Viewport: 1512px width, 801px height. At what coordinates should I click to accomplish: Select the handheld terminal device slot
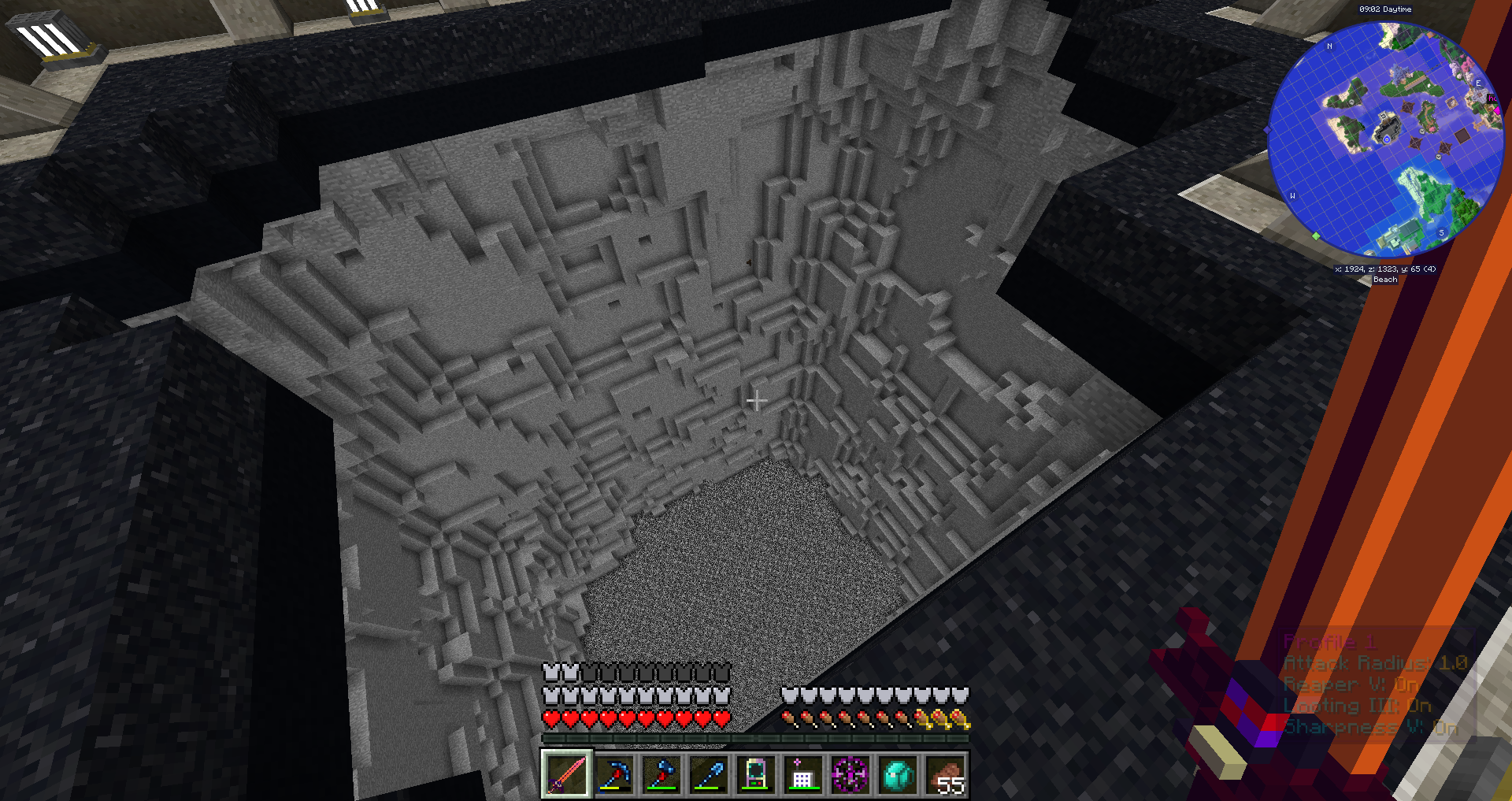point(755,774)
